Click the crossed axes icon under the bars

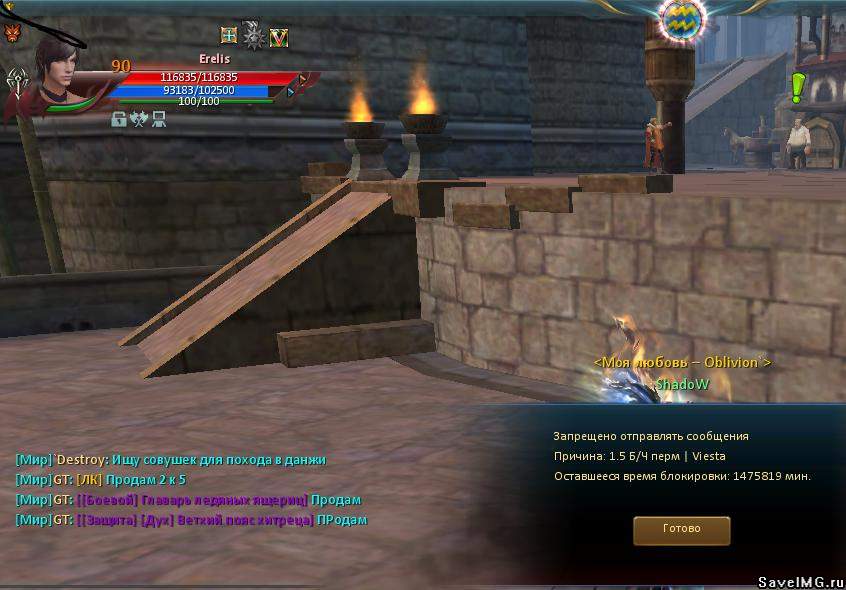click(138, 119)
